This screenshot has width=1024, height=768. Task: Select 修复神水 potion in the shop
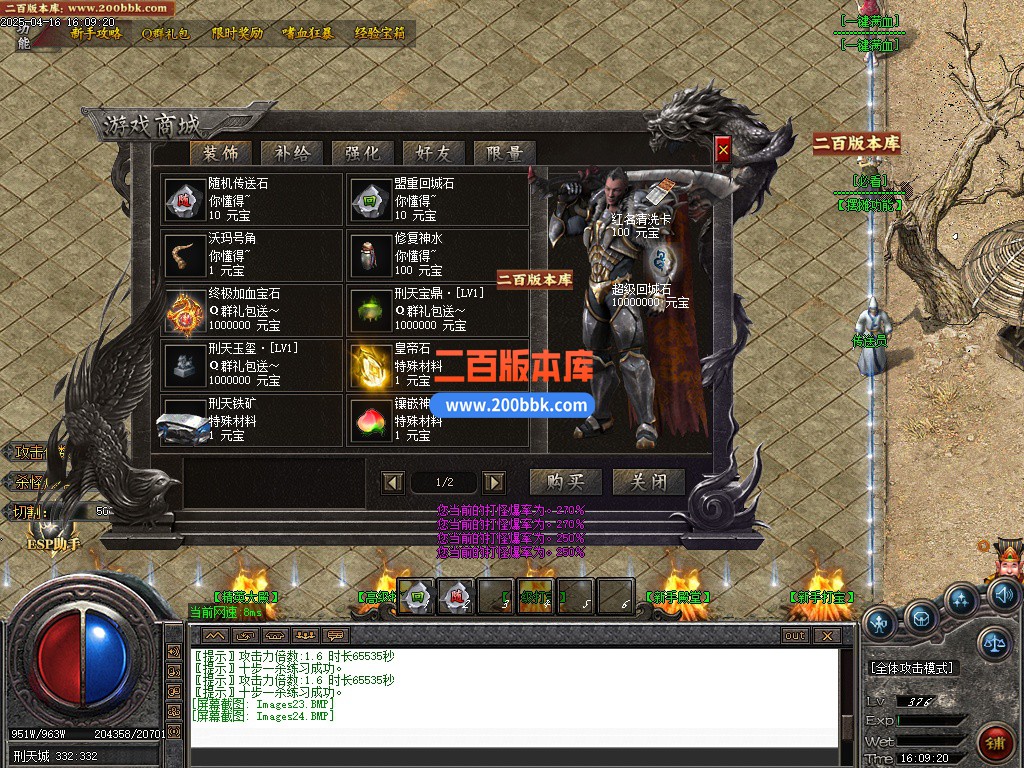tap(438, 254)
